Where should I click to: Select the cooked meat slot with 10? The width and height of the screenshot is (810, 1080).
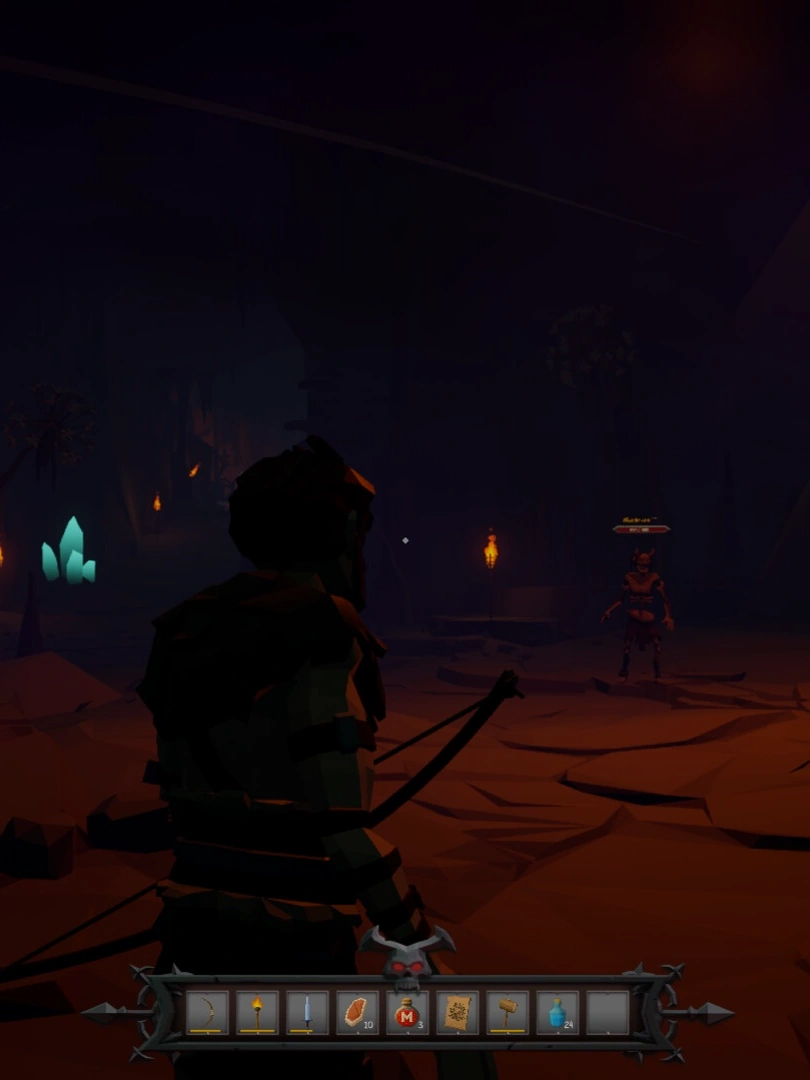(357, 1012)
